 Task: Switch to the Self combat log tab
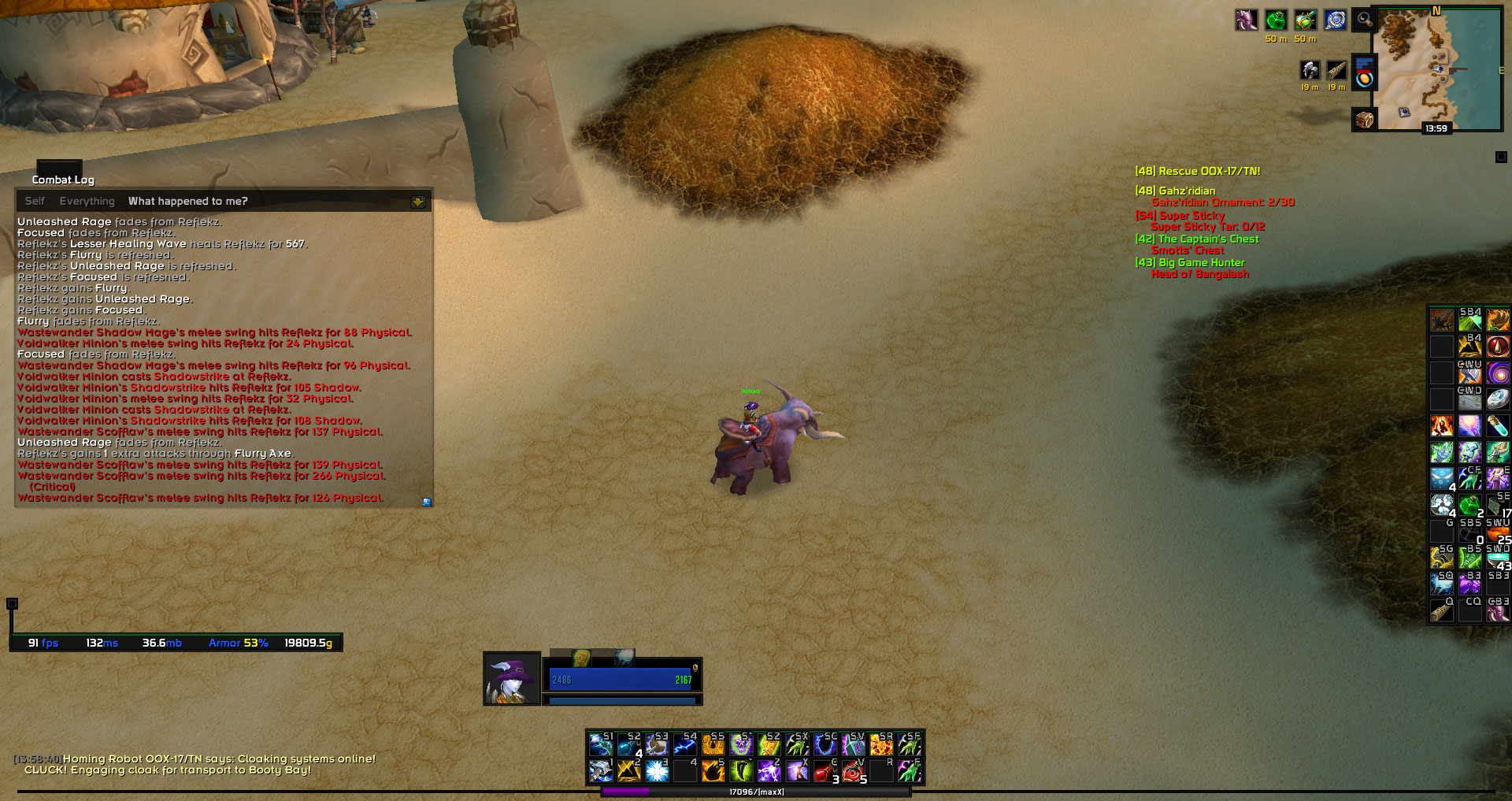(35, 201)
